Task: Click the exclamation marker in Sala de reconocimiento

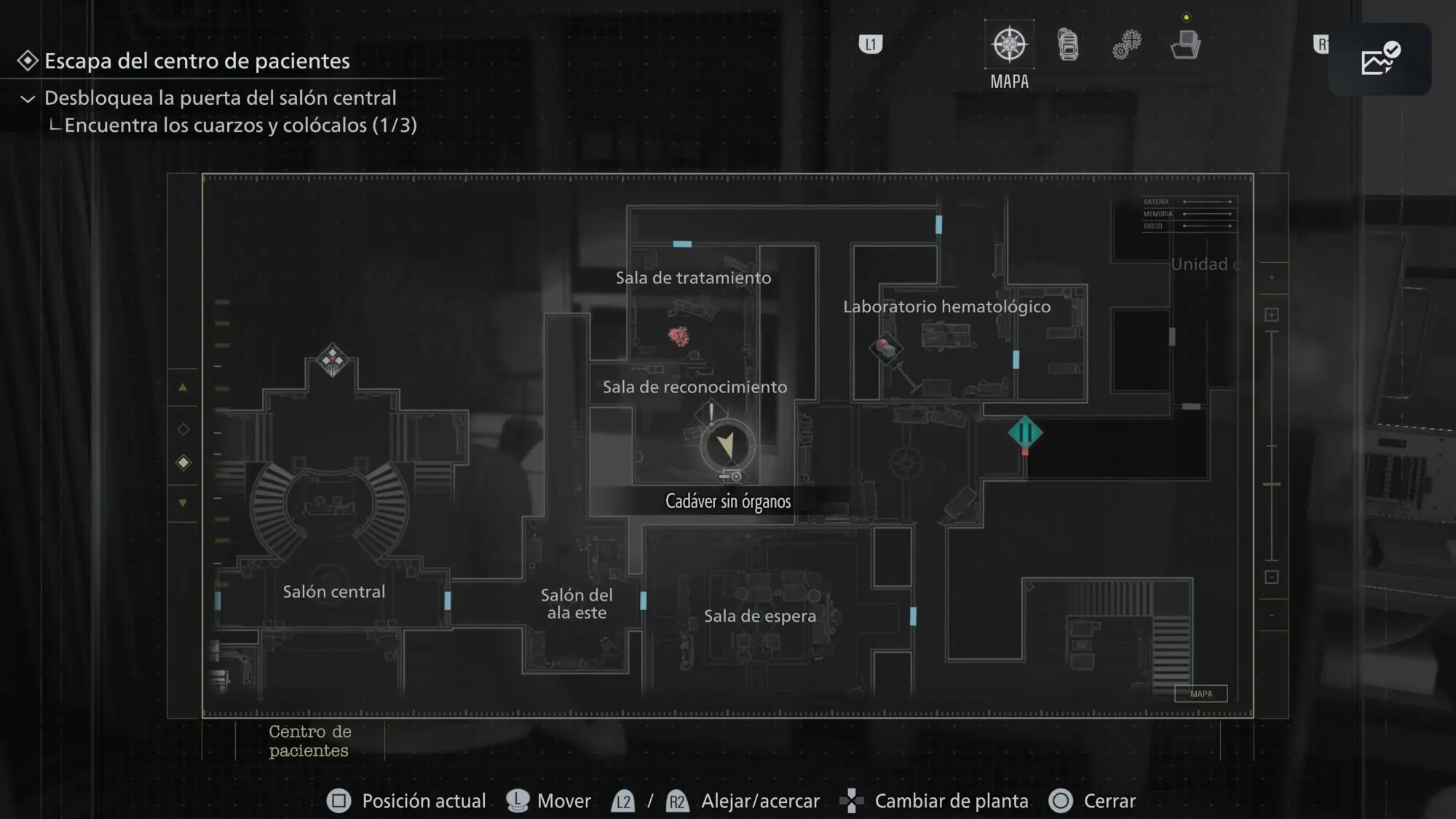Action: pyautogui.click(x=711, y=414)
